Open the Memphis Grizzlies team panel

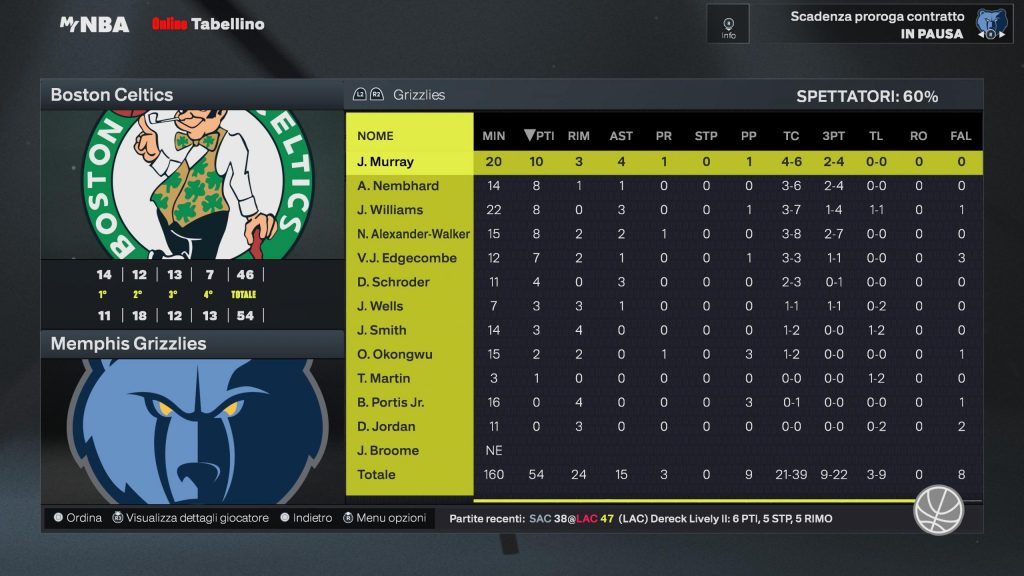point(191,344)
